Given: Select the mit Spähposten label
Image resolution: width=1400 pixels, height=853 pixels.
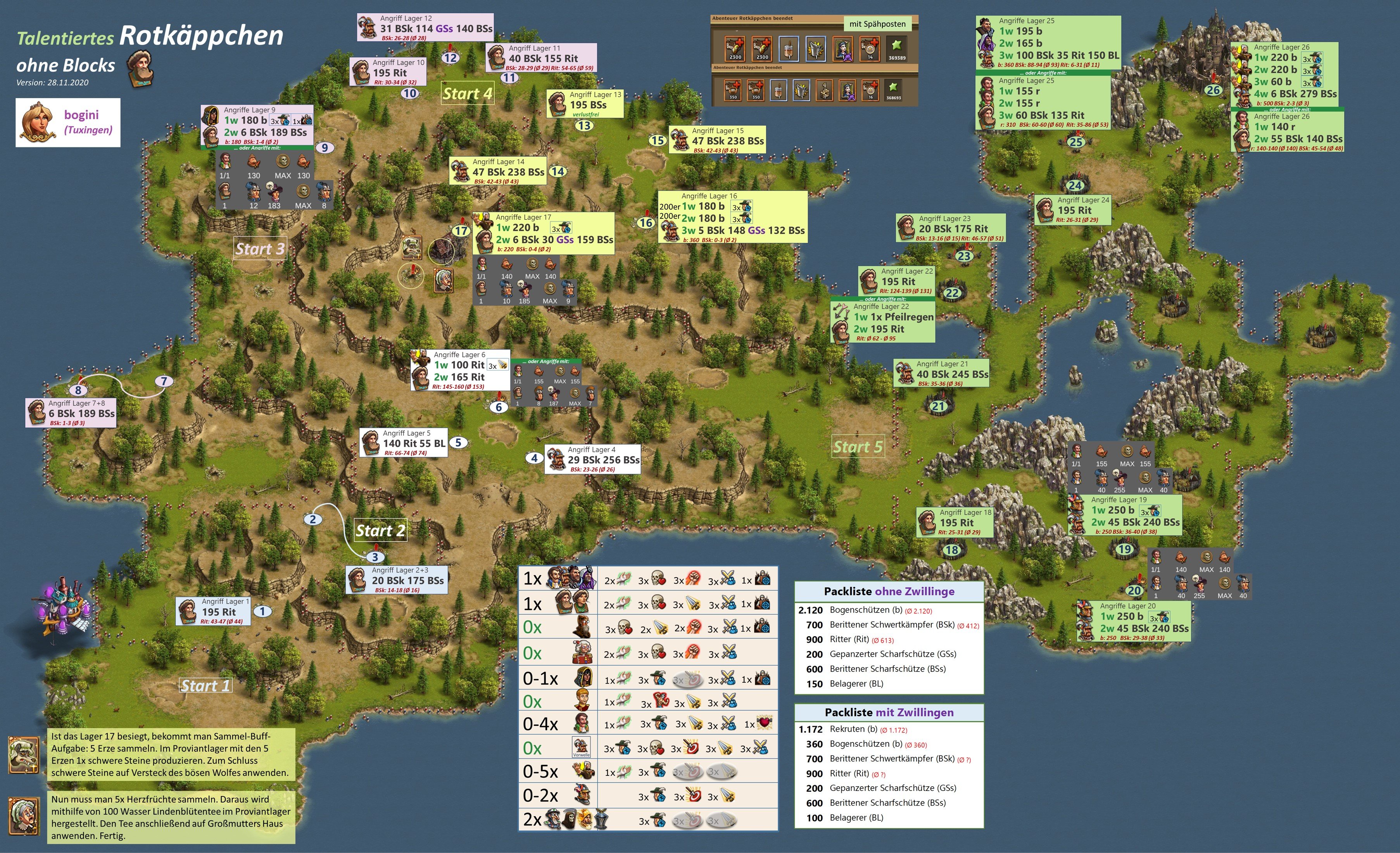Looking at the screenshot, I should click(877, 24).
